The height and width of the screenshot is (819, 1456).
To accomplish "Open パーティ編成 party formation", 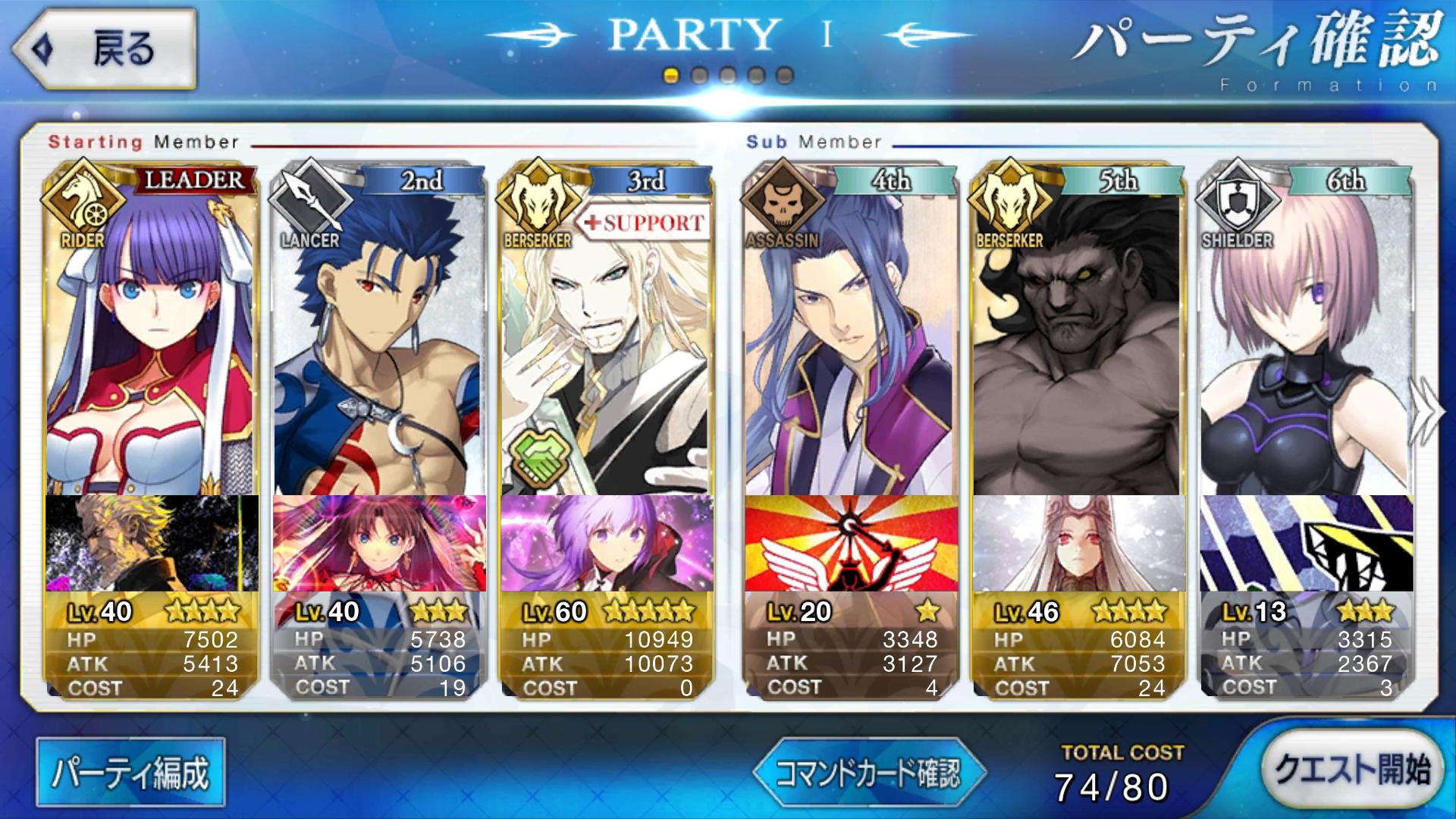I will pyautogui.click(x=130, y=772).
